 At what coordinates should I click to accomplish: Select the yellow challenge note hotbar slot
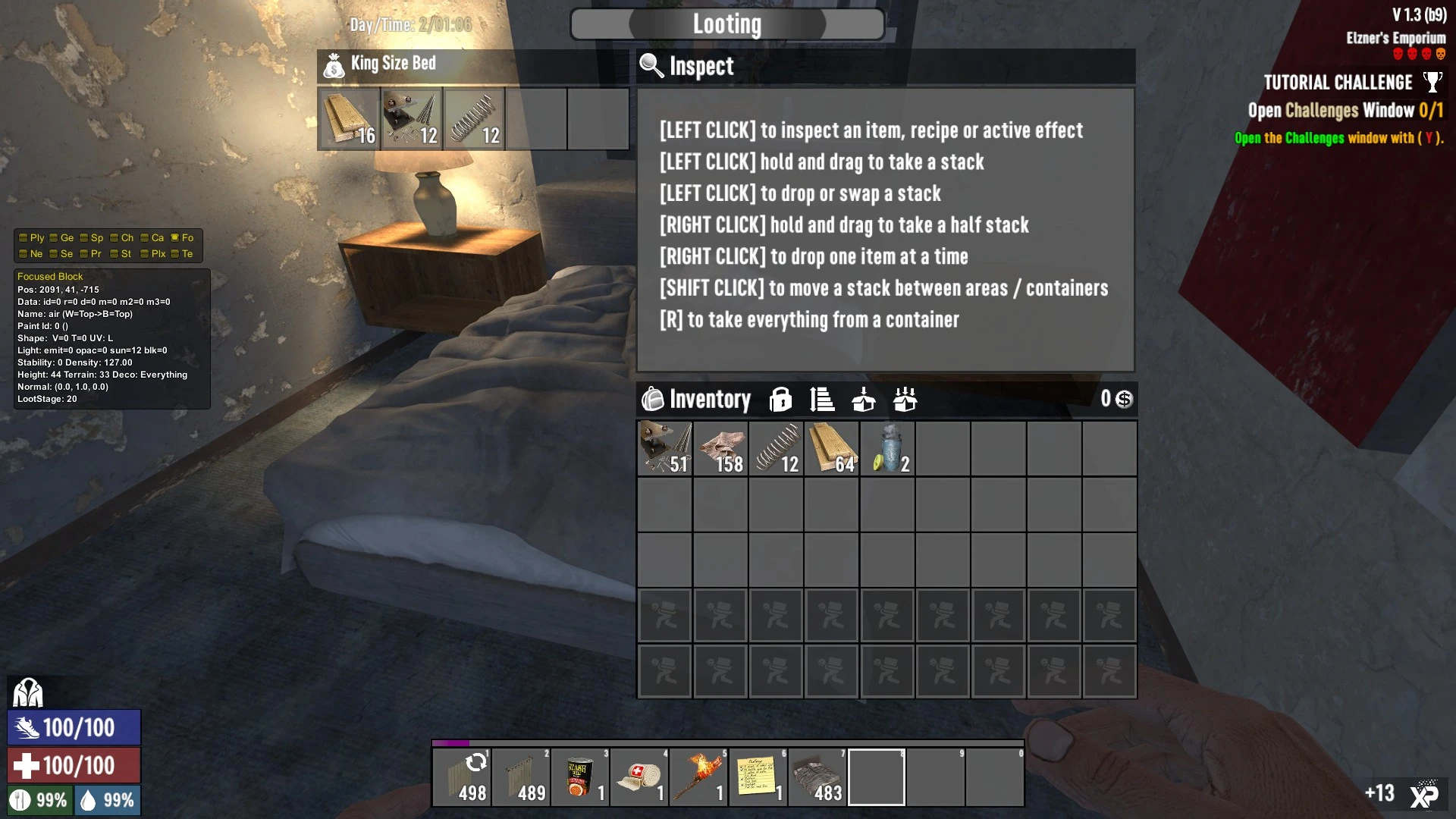click(758, 777)
